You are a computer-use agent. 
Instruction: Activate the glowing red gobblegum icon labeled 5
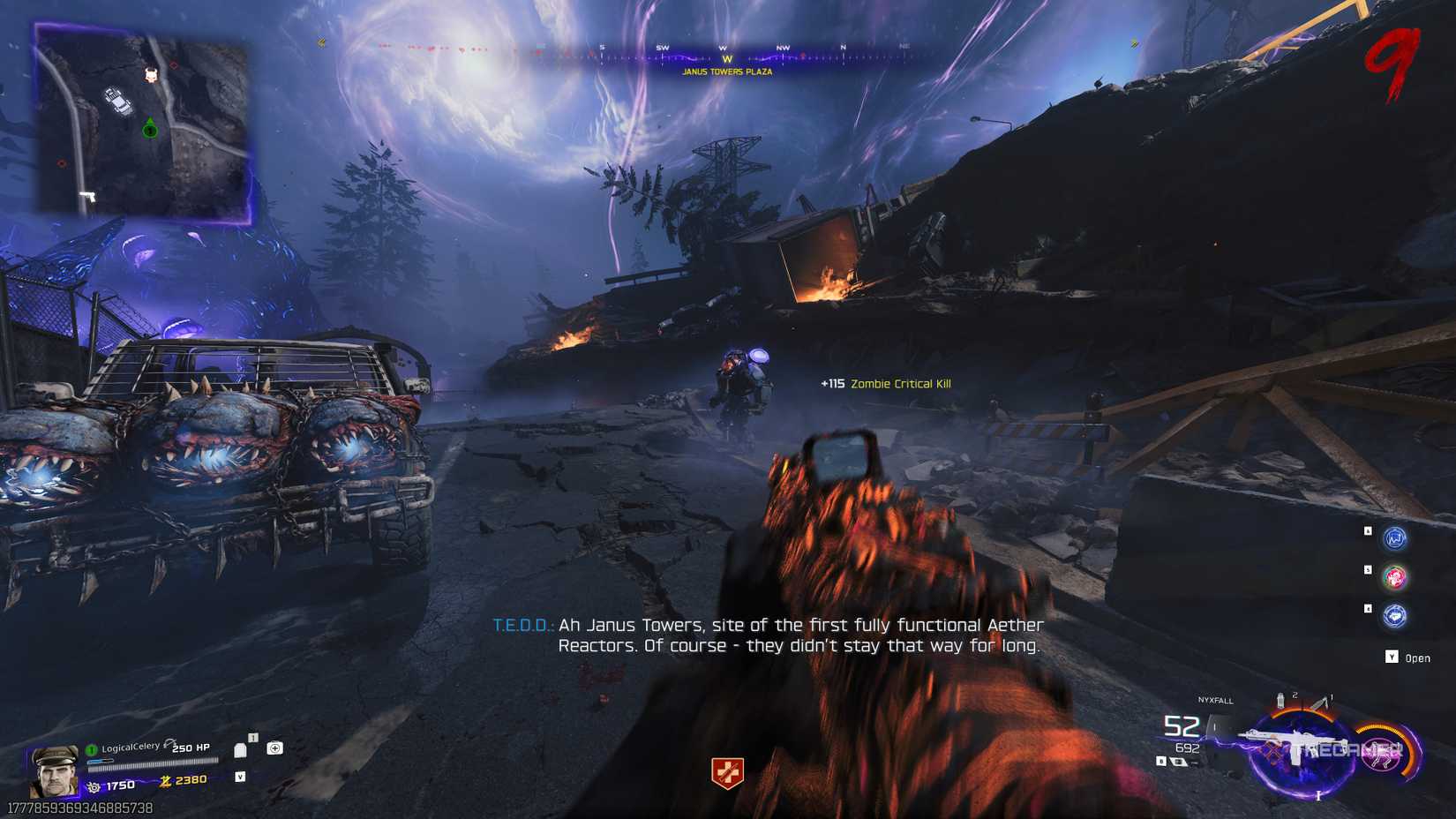pyautogui.click(x=1394, y=575)
